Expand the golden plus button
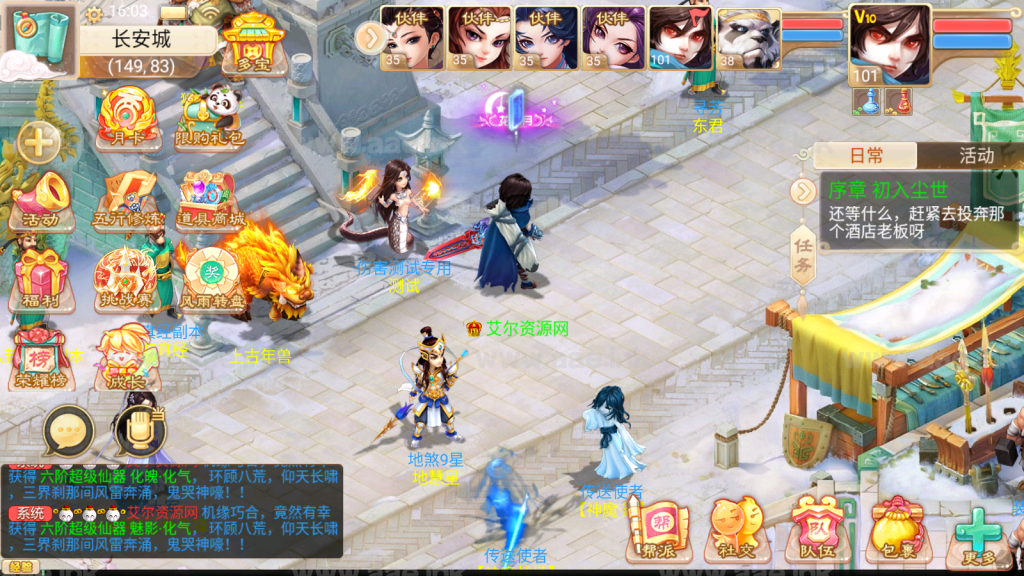Screen dimensions: 1024x576 coord(39,142)
